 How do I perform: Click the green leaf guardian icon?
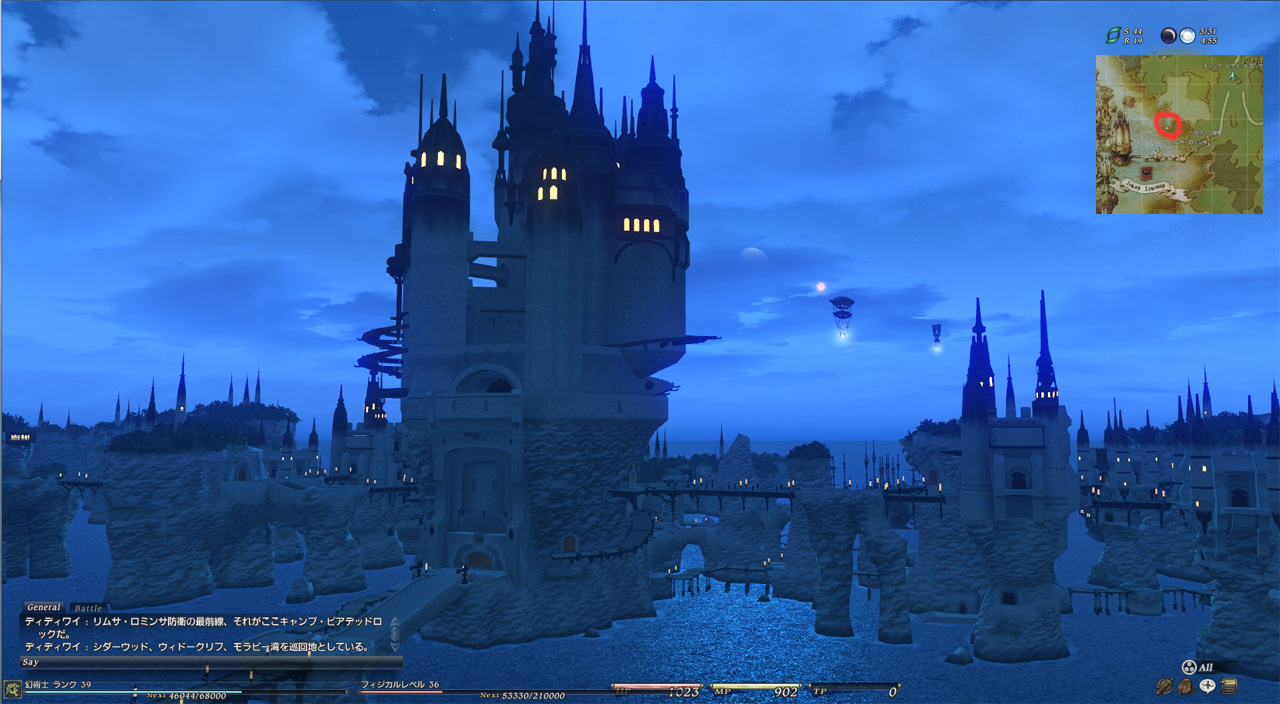pyautogui.click(x=1111, y=35)
